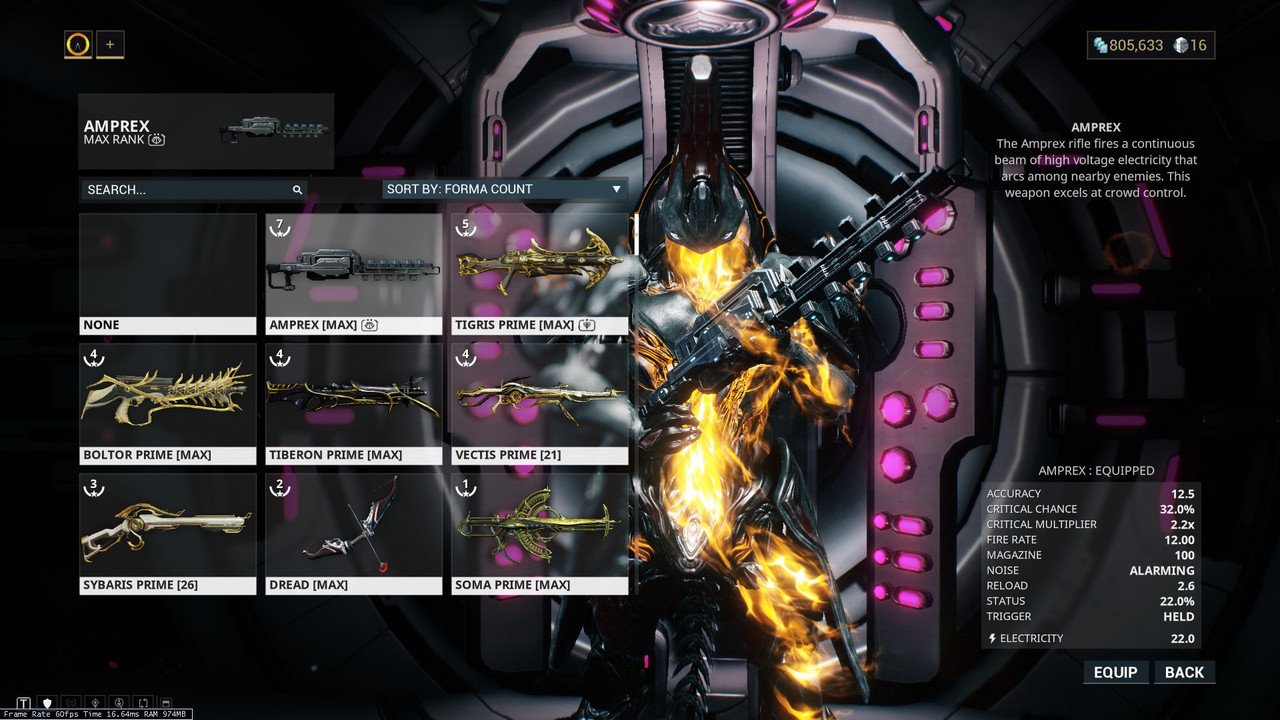Click the plus button beside profile emblem
Screen dimensions: 1280x720
coord(110,44)
